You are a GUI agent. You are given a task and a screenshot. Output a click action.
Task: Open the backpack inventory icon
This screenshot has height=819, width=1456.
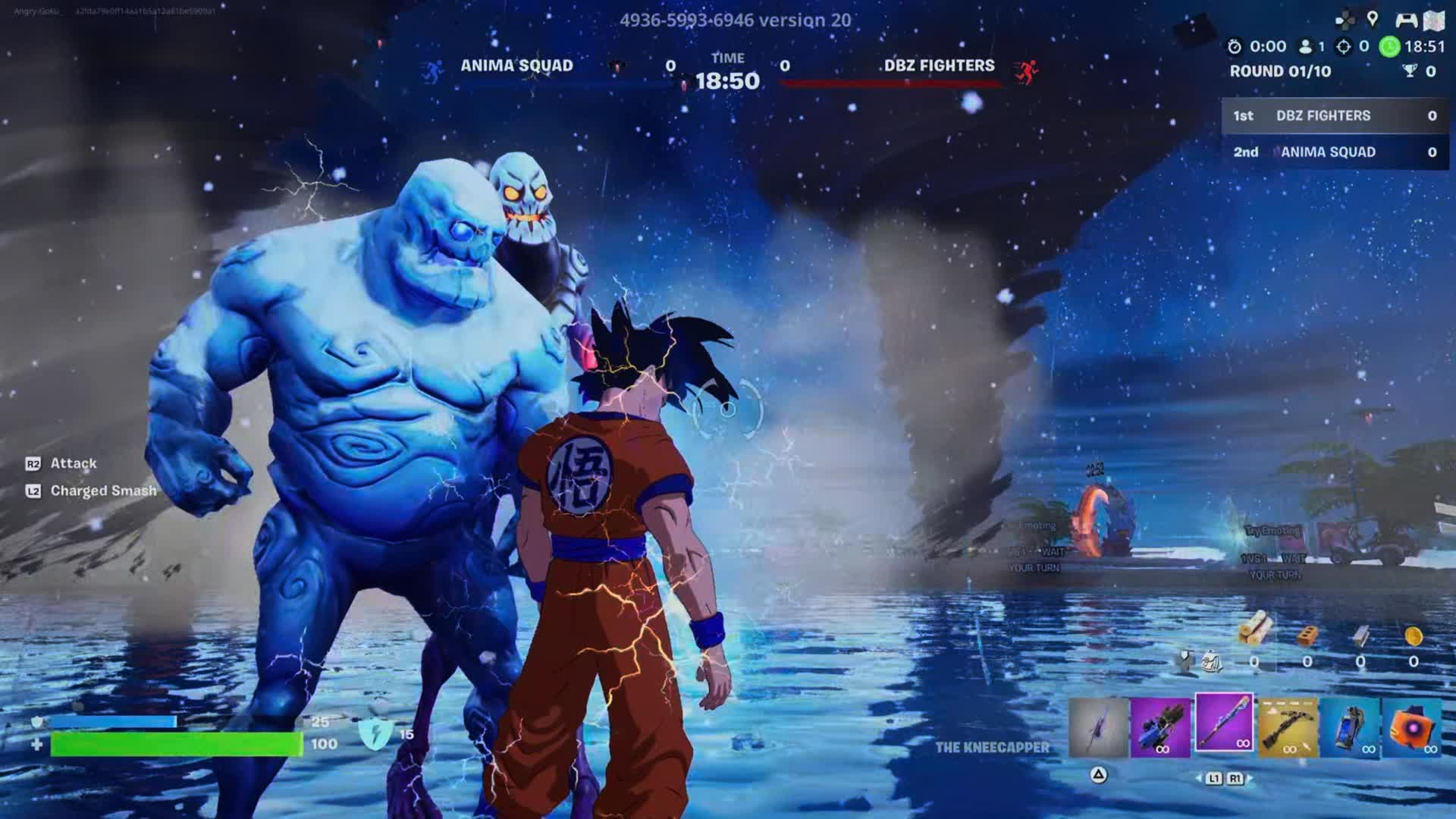pos(1212,661)
